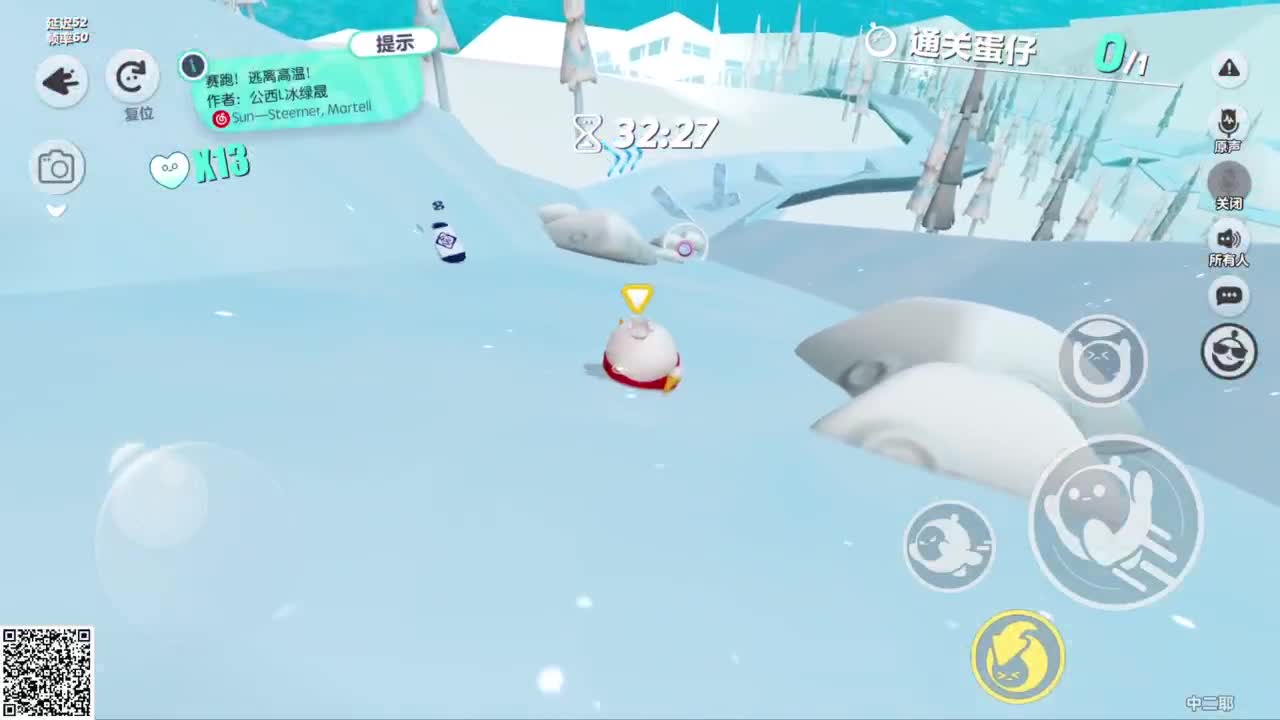Open the 提示 hint panel
1280x720 pixels.
(x=396, y=42)
